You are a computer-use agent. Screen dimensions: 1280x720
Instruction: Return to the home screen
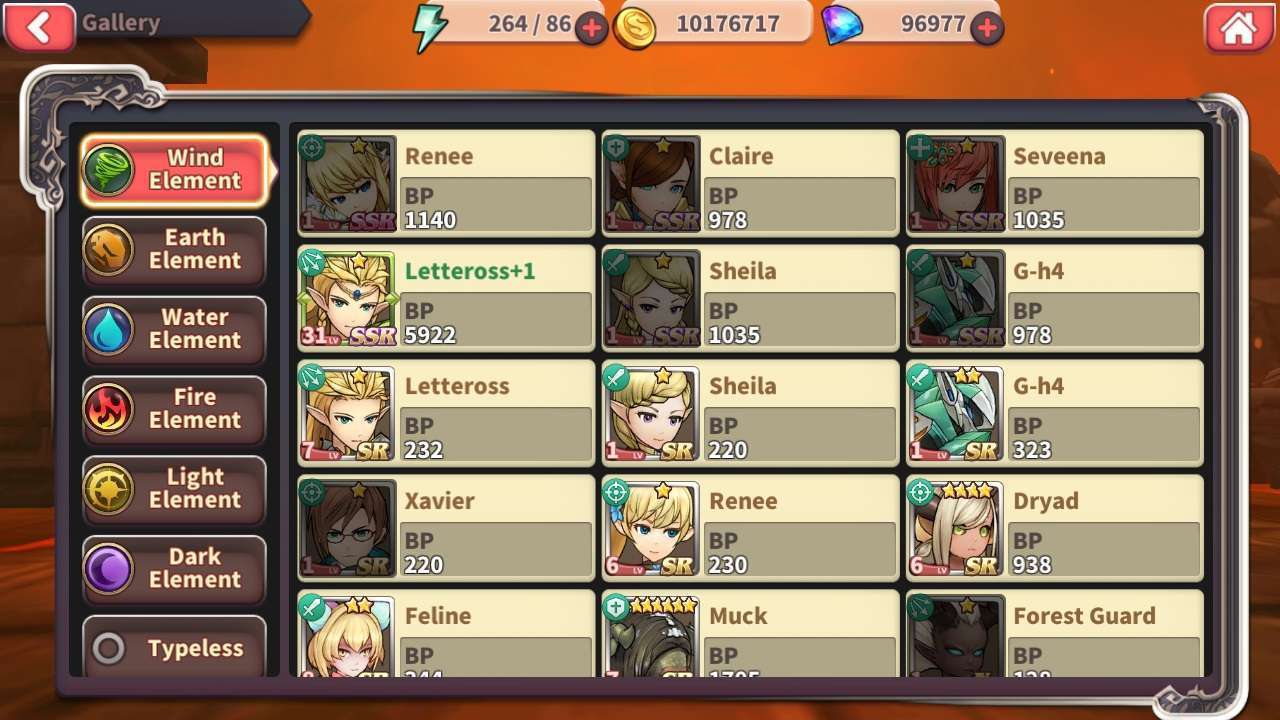coord(1238,28)
